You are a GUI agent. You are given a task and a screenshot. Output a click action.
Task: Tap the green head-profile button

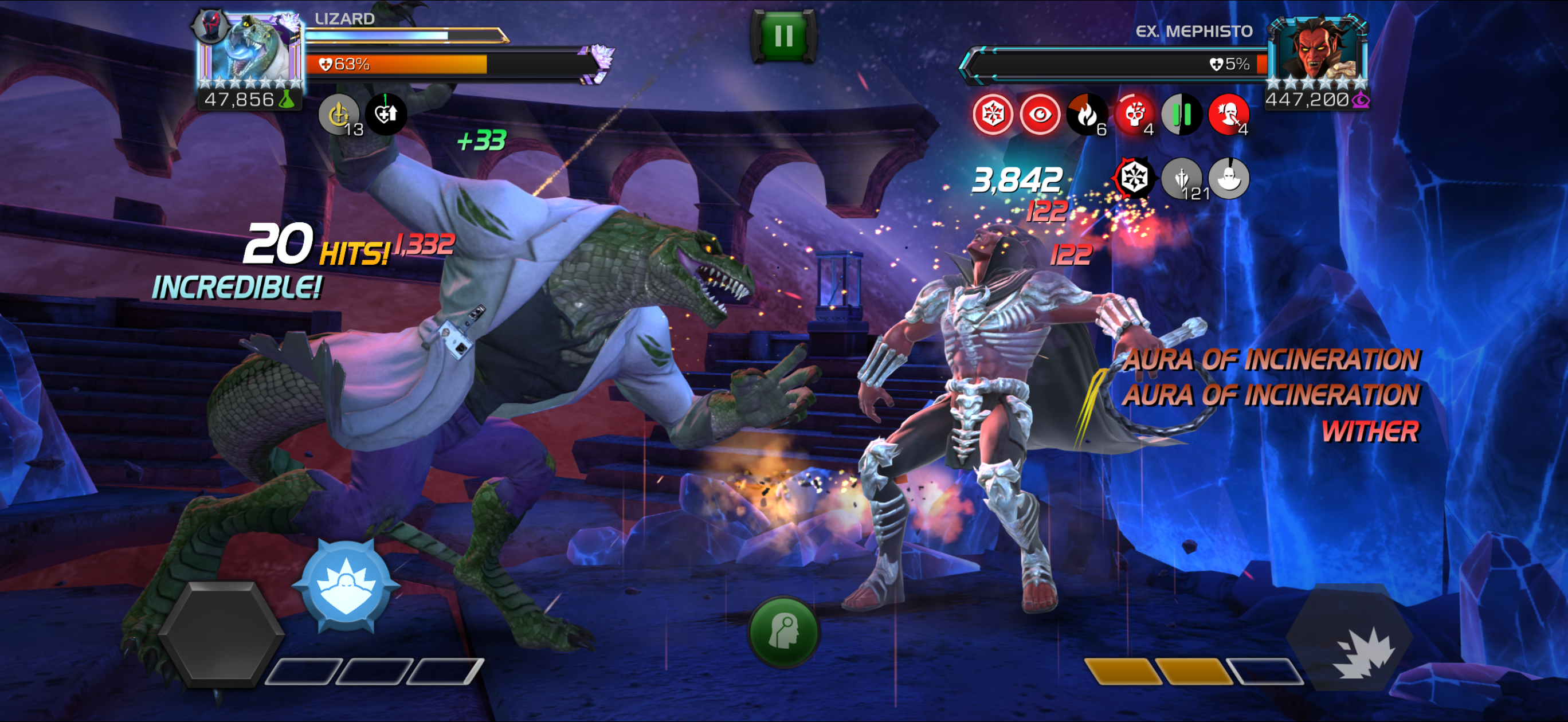(783, 631)
